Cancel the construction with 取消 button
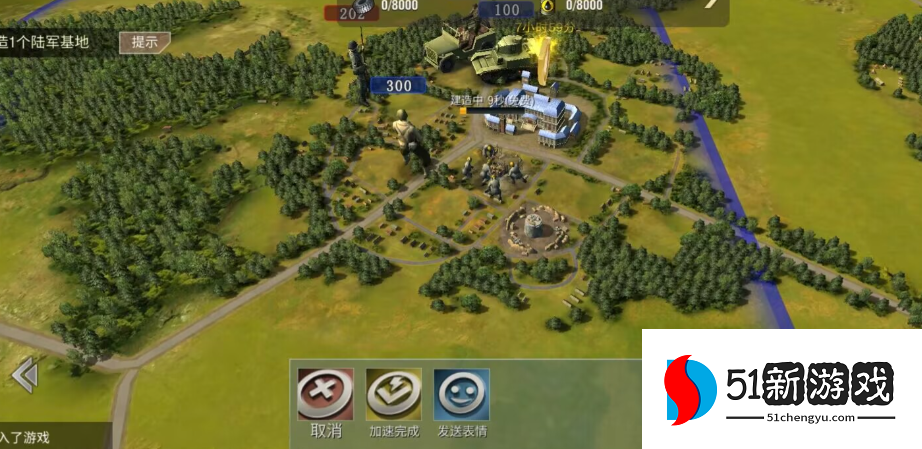 tap(325, 396)
